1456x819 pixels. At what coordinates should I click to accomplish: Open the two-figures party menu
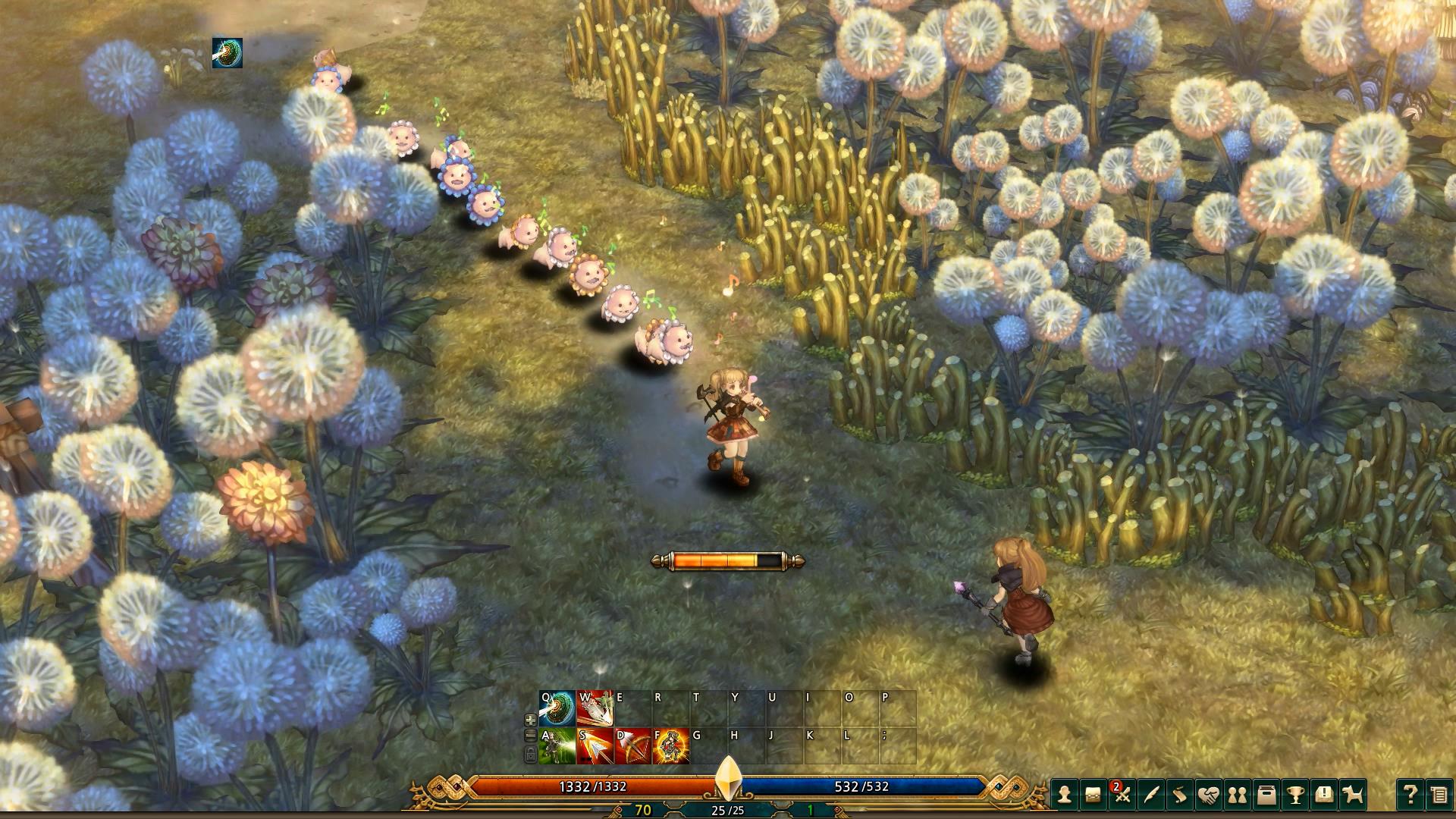(x=1237, y=795)
